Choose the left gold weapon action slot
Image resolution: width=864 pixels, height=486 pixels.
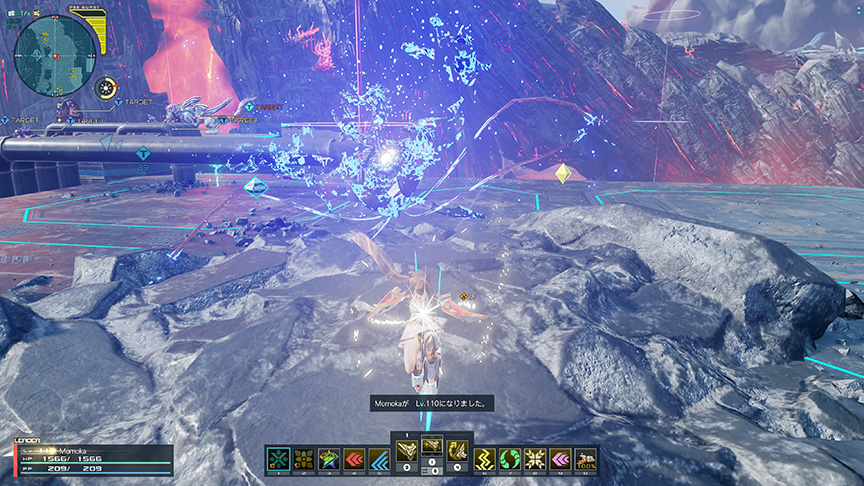407,450
